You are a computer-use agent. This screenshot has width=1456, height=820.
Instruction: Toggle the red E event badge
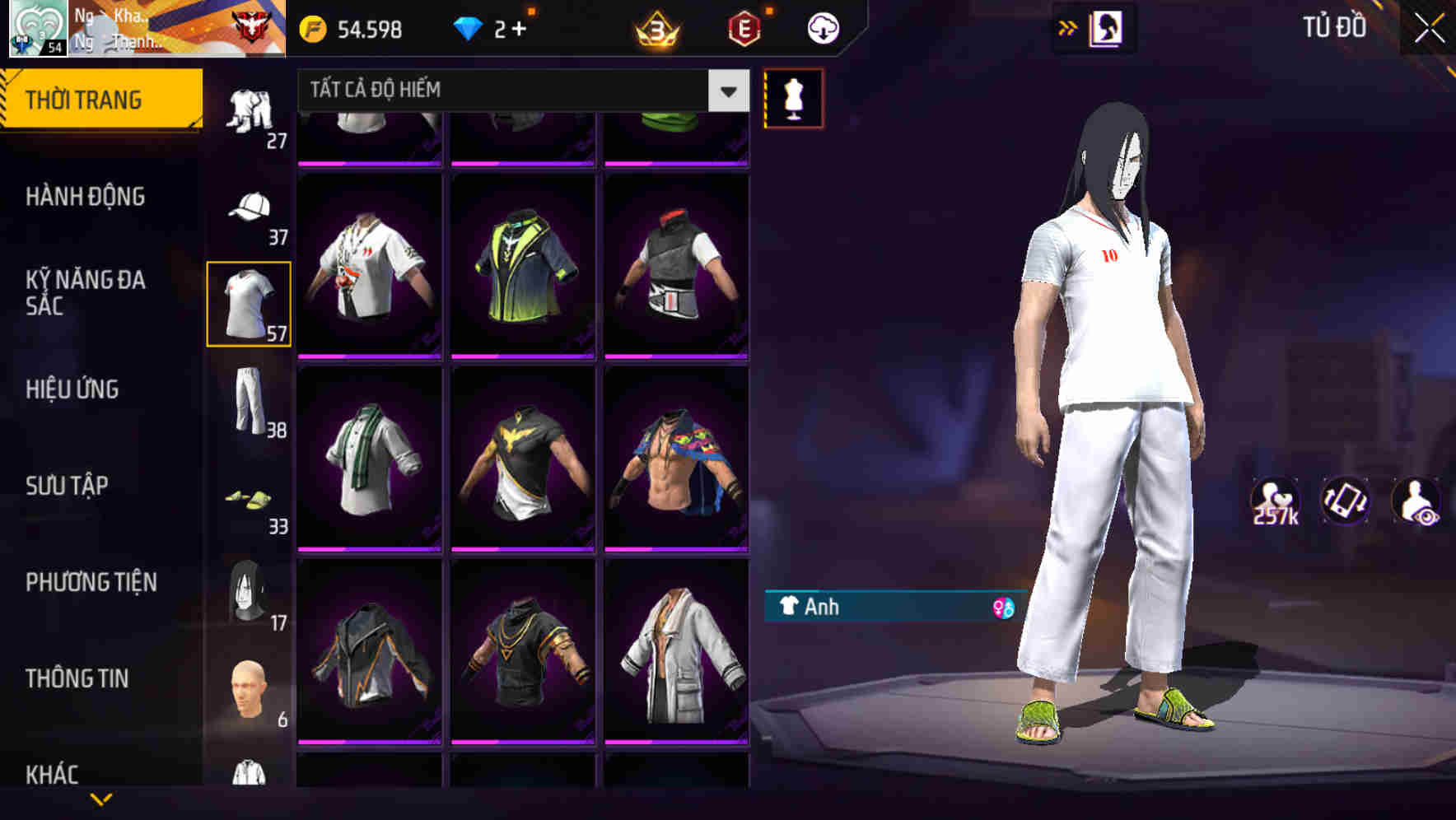[744, 27]
